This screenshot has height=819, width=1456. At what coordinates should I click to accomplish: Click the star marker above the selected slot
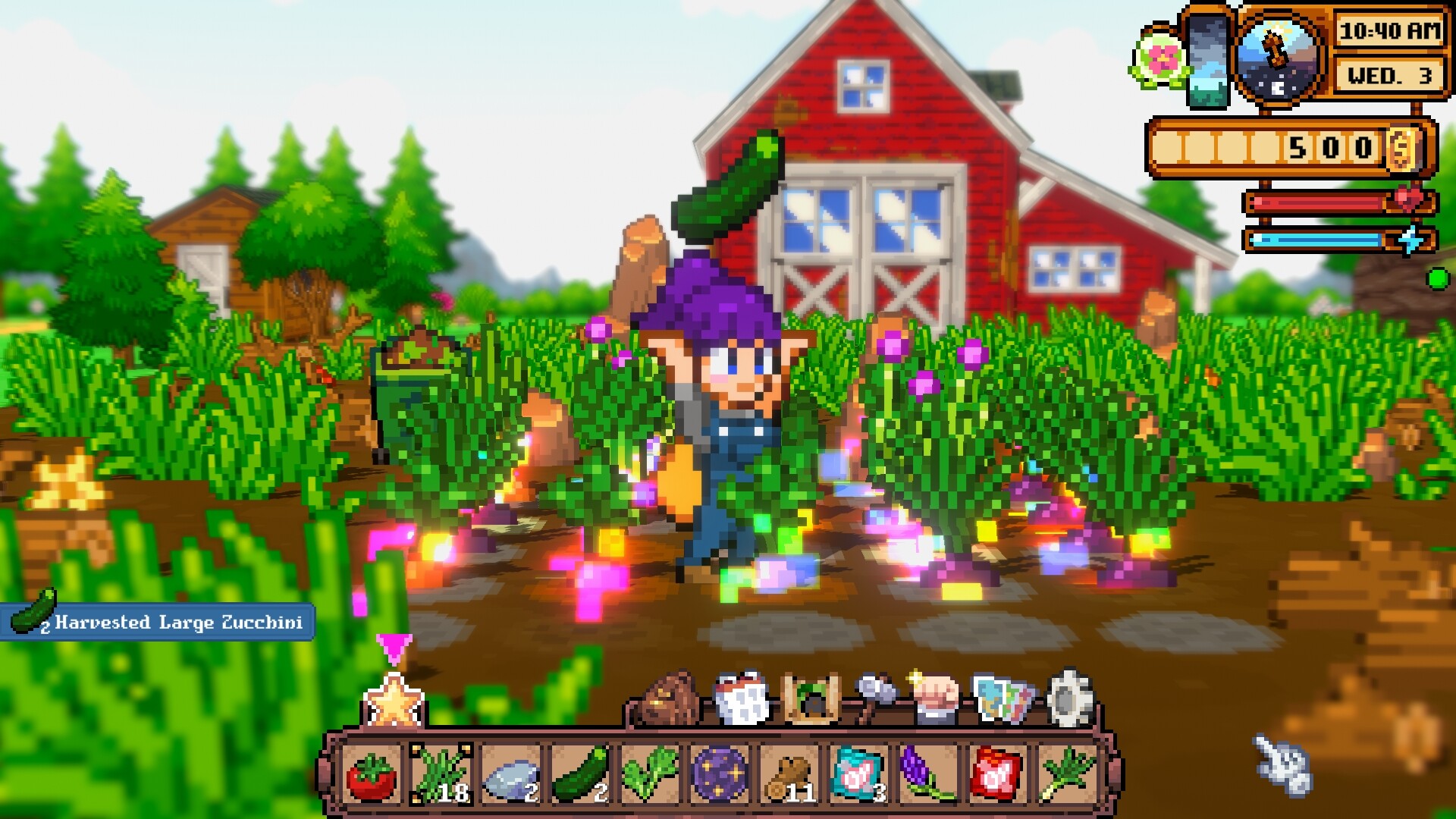(394, 707)
